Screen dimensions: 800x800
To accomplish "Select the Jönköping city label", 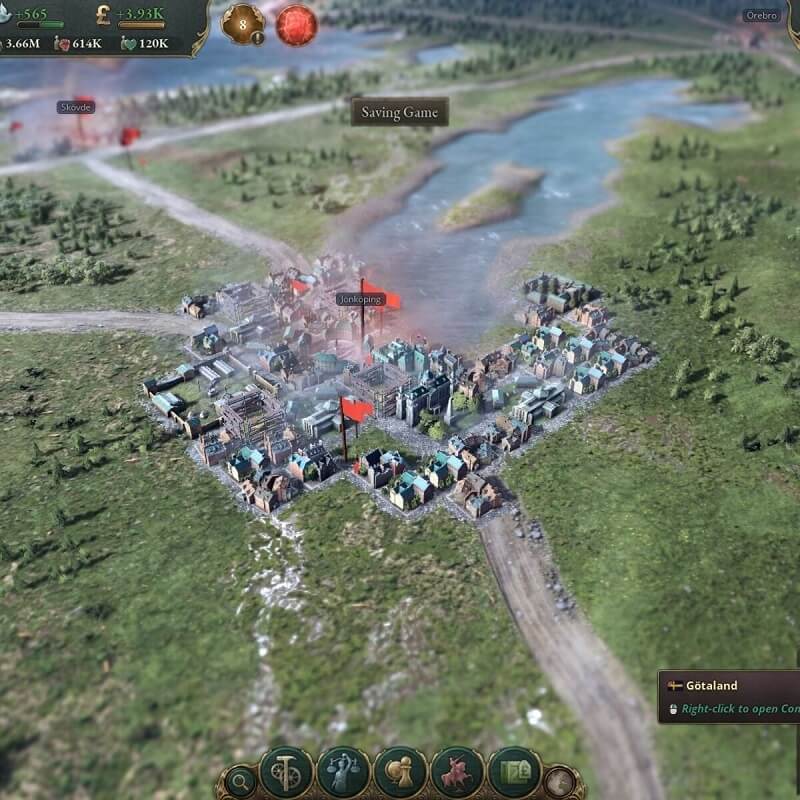I will pos(360,299).
